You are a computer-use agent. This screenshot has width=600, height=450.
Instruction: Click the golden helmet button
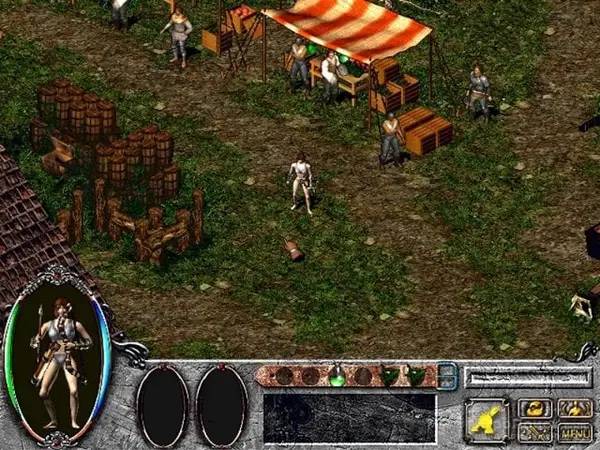coord(535,408)
